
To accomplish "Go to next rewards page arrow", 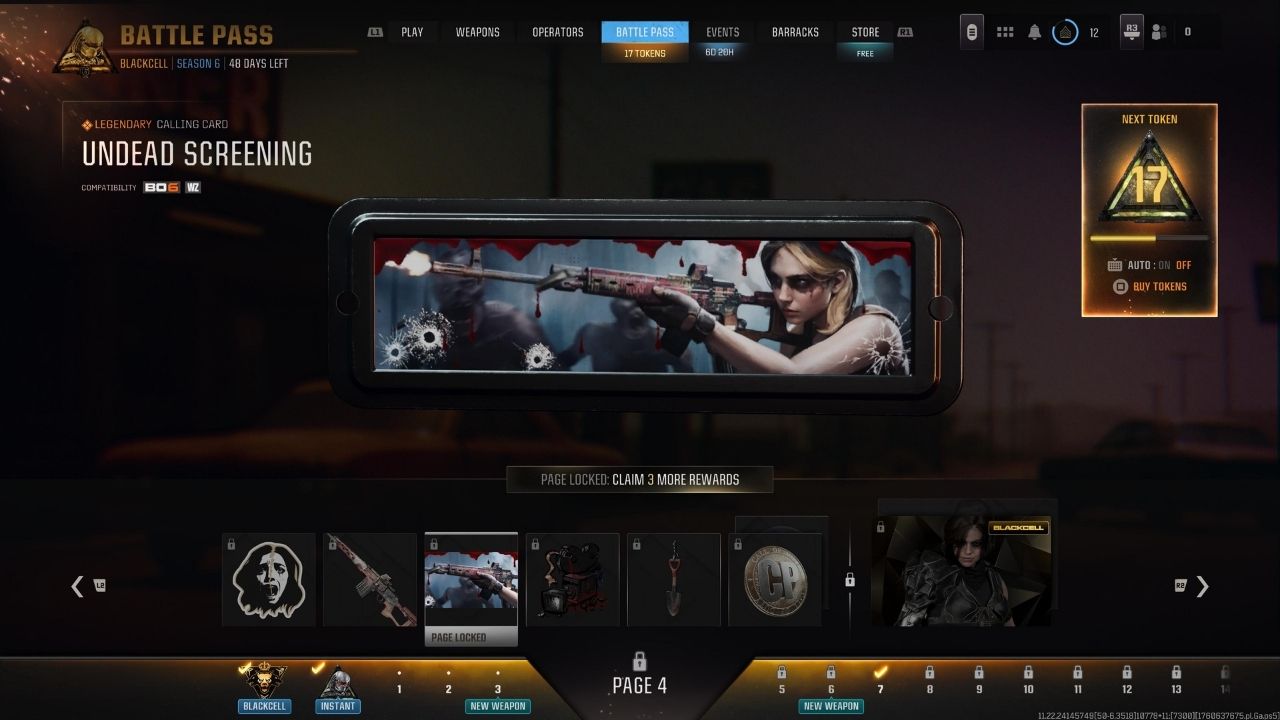I will pos(1202,586).
